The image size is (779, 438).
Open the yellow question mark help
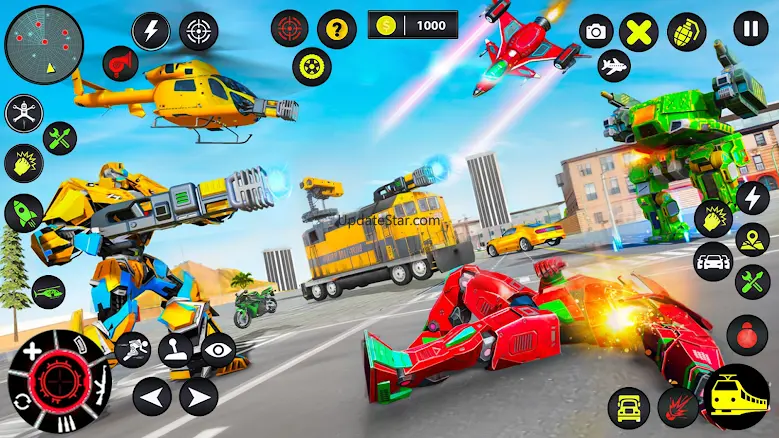click(337, 29)
